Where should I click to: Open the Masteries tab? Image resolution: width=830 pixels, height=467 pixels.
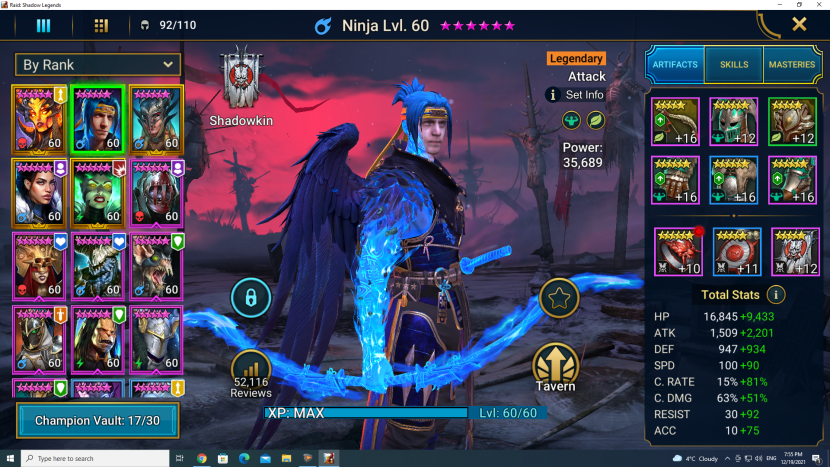[x=792, y=64]
